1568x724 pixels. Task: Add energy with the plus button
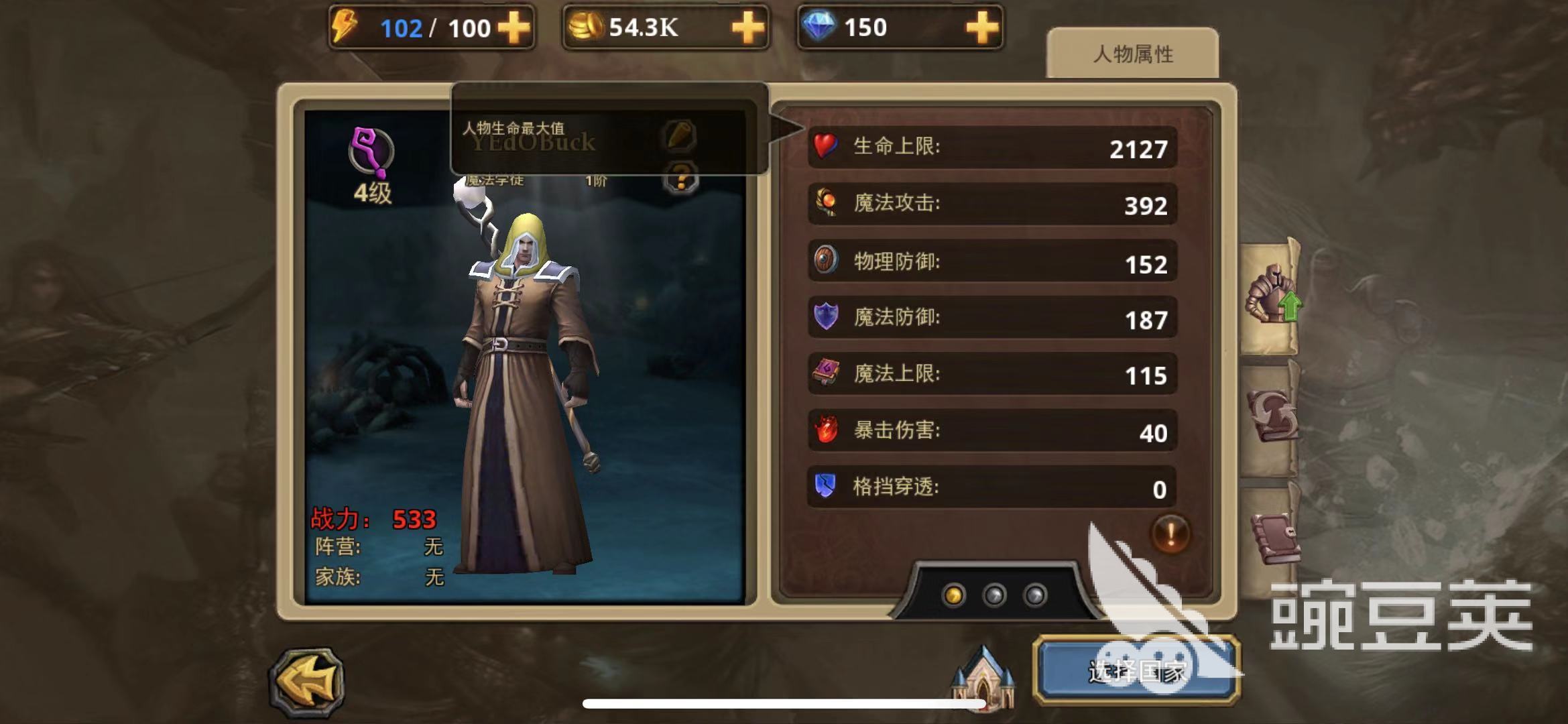pyautogui.click(x=513, y=28)
